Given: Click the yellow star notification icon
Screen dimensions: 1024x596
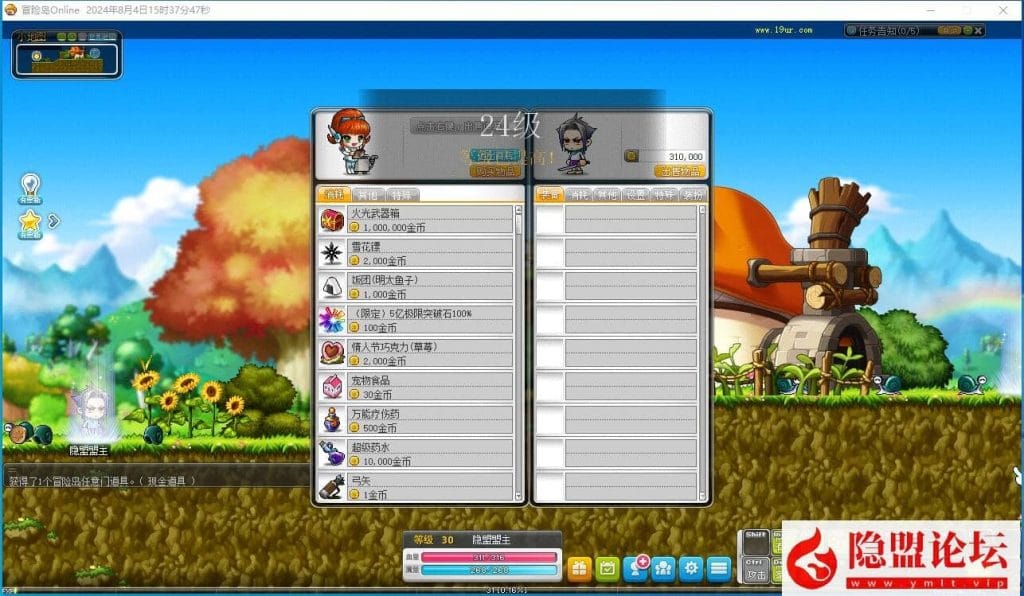Looking at the screenshot, I should (31, 219).
